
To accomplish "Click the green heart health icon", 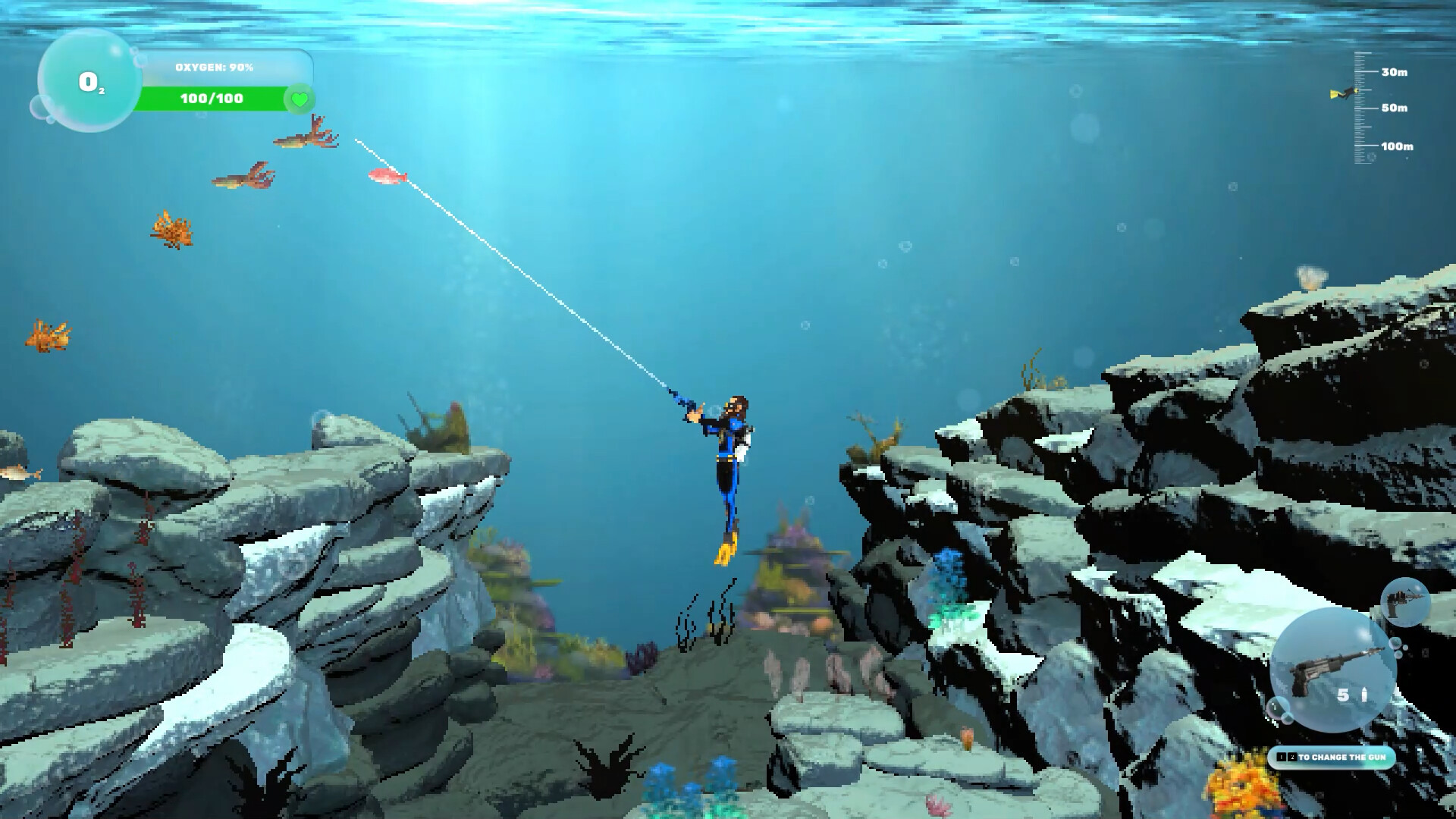I will 299,99.
